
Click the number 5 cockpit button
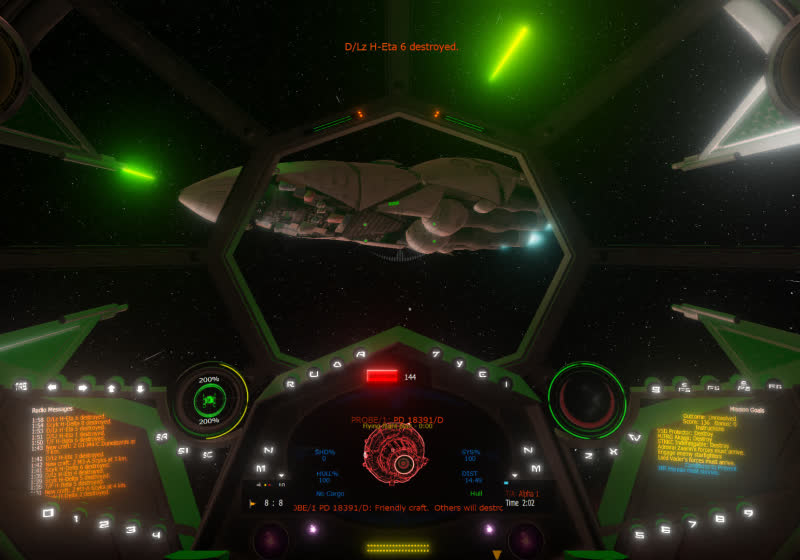641,533
